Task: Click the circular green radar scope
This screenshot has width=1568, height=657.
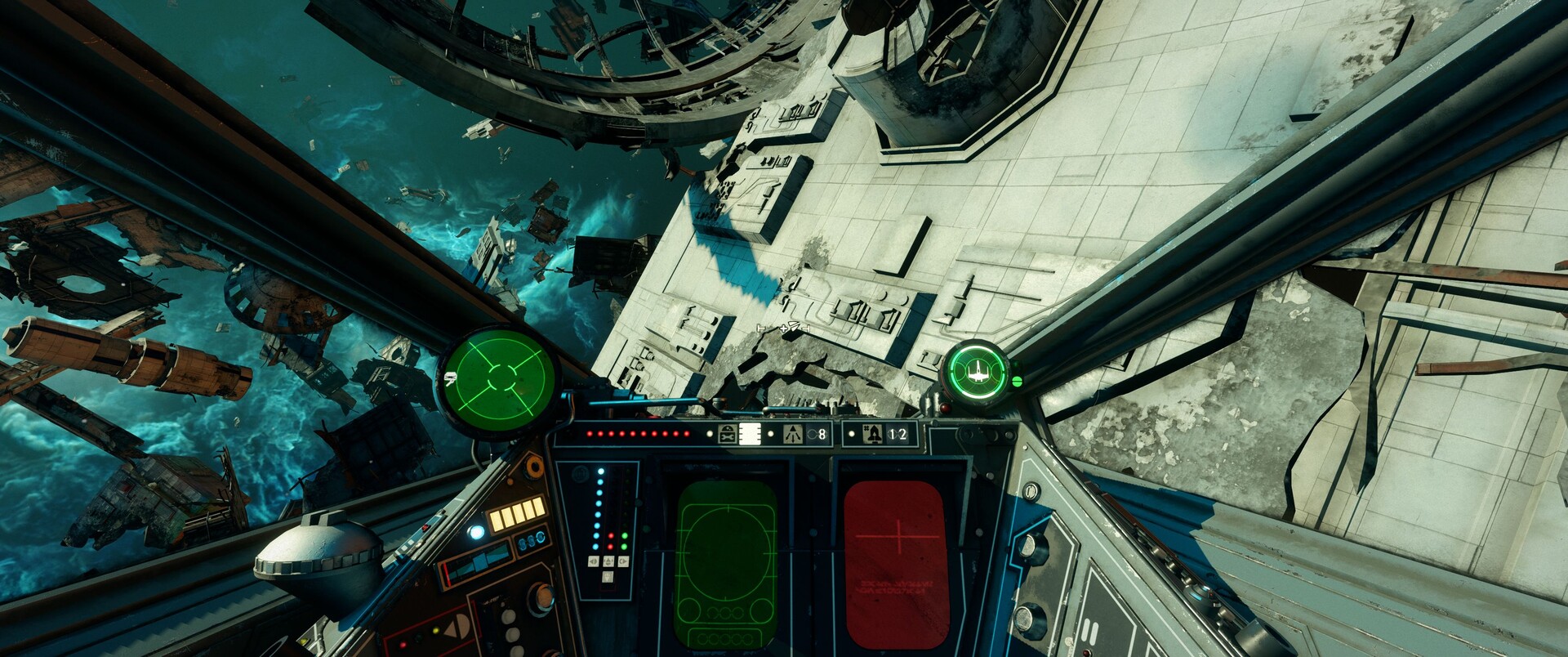Action: click(x=499, y=378)
